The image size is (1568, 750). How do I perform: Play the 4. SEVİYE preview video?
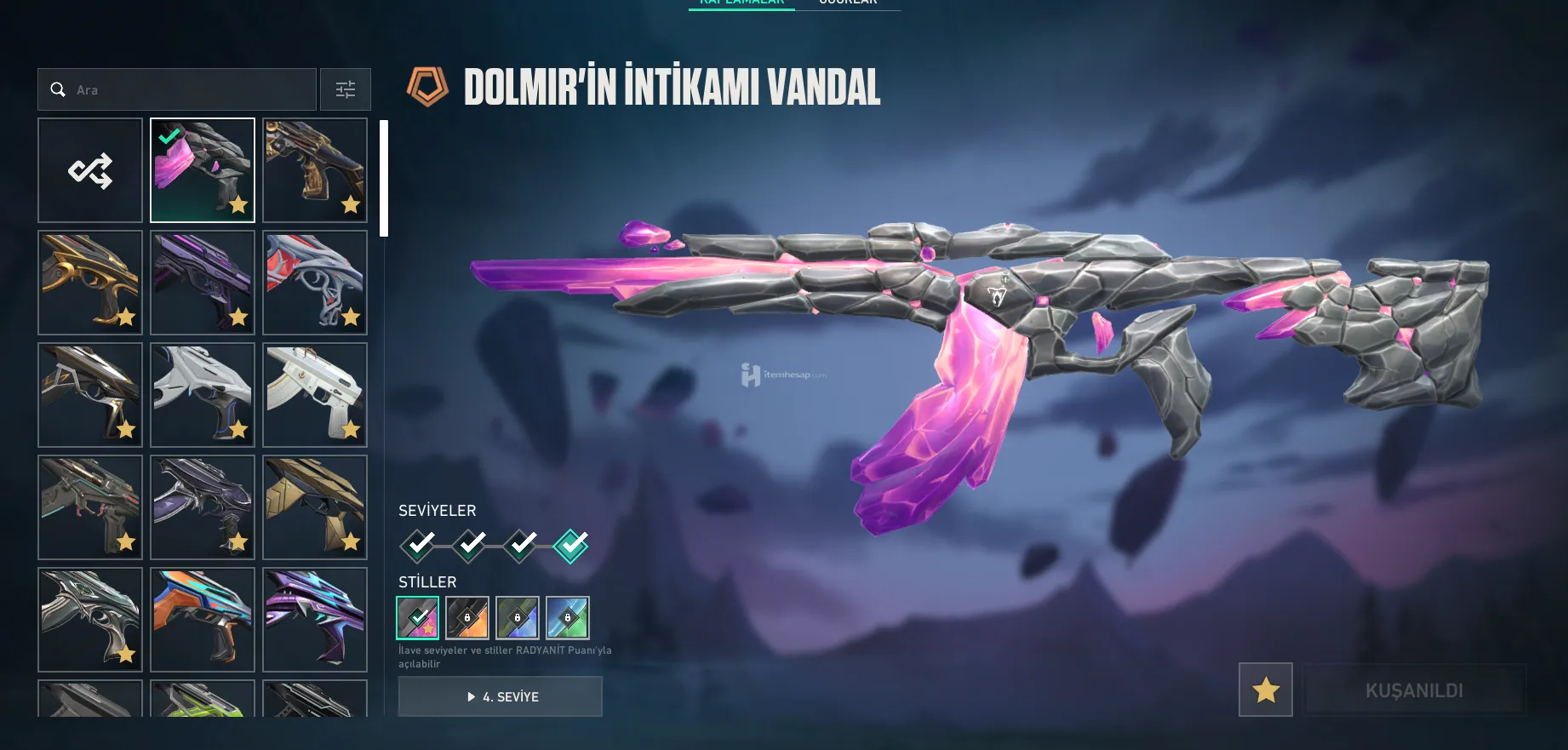pos(501,696)
